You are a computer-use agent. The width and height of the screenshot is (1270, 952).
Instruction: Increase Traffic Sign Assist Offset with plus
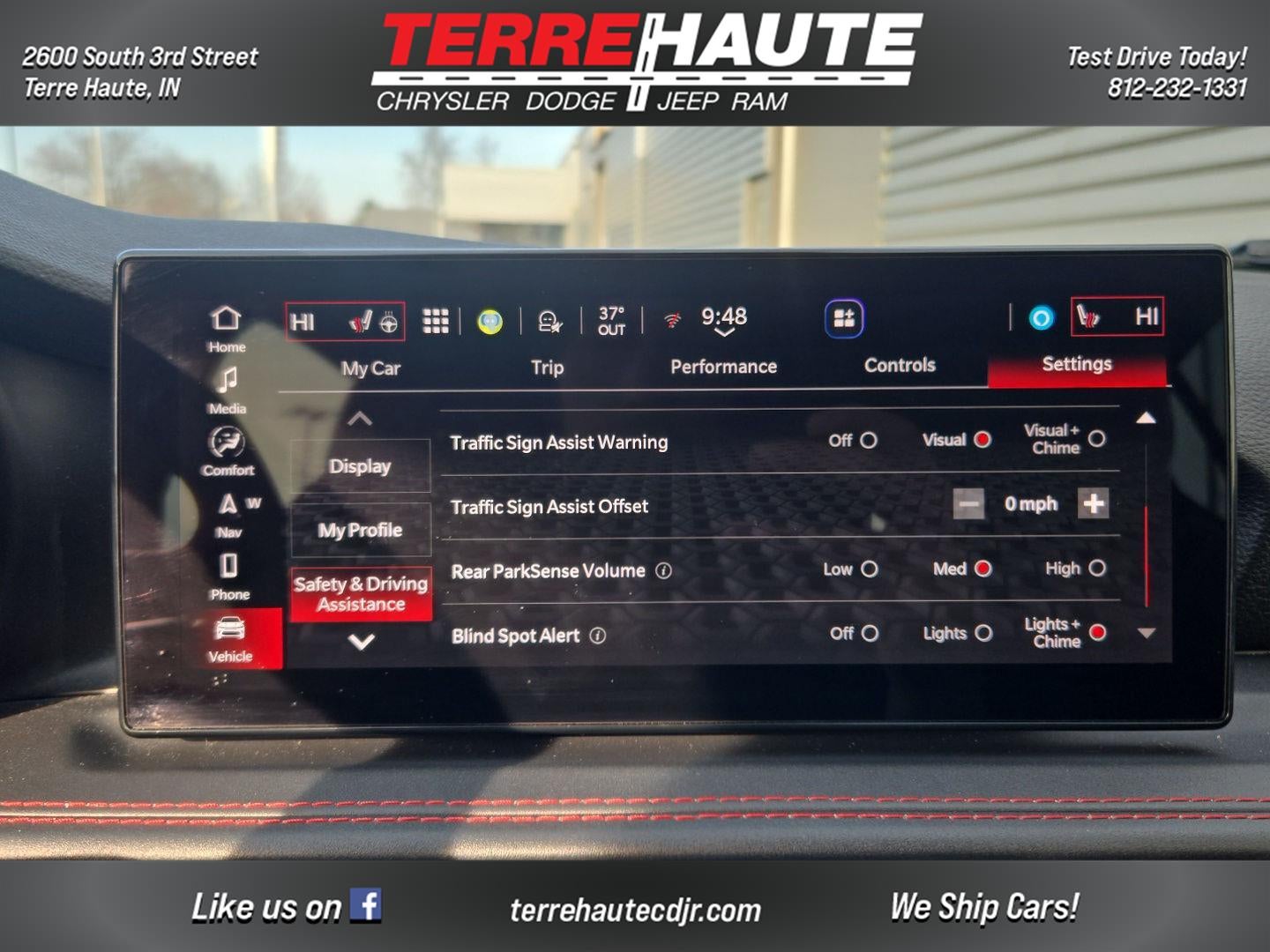tap(1094, 504)
